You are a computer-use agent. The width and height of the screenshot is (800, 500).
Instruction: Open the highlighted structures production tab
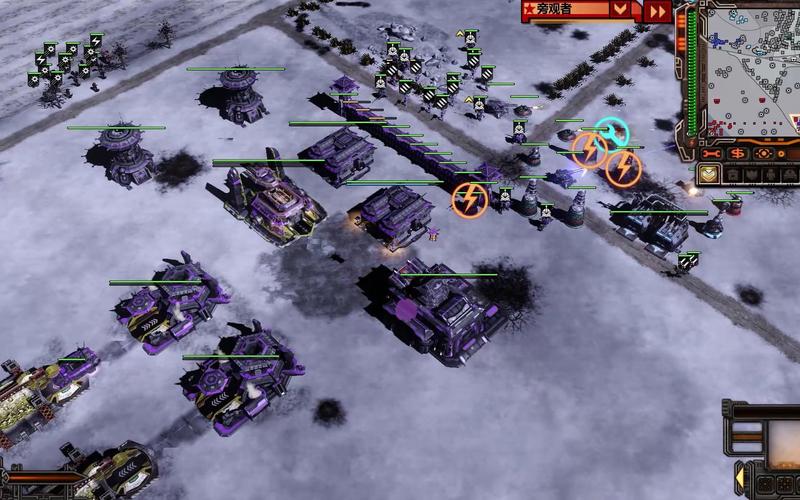709,175
